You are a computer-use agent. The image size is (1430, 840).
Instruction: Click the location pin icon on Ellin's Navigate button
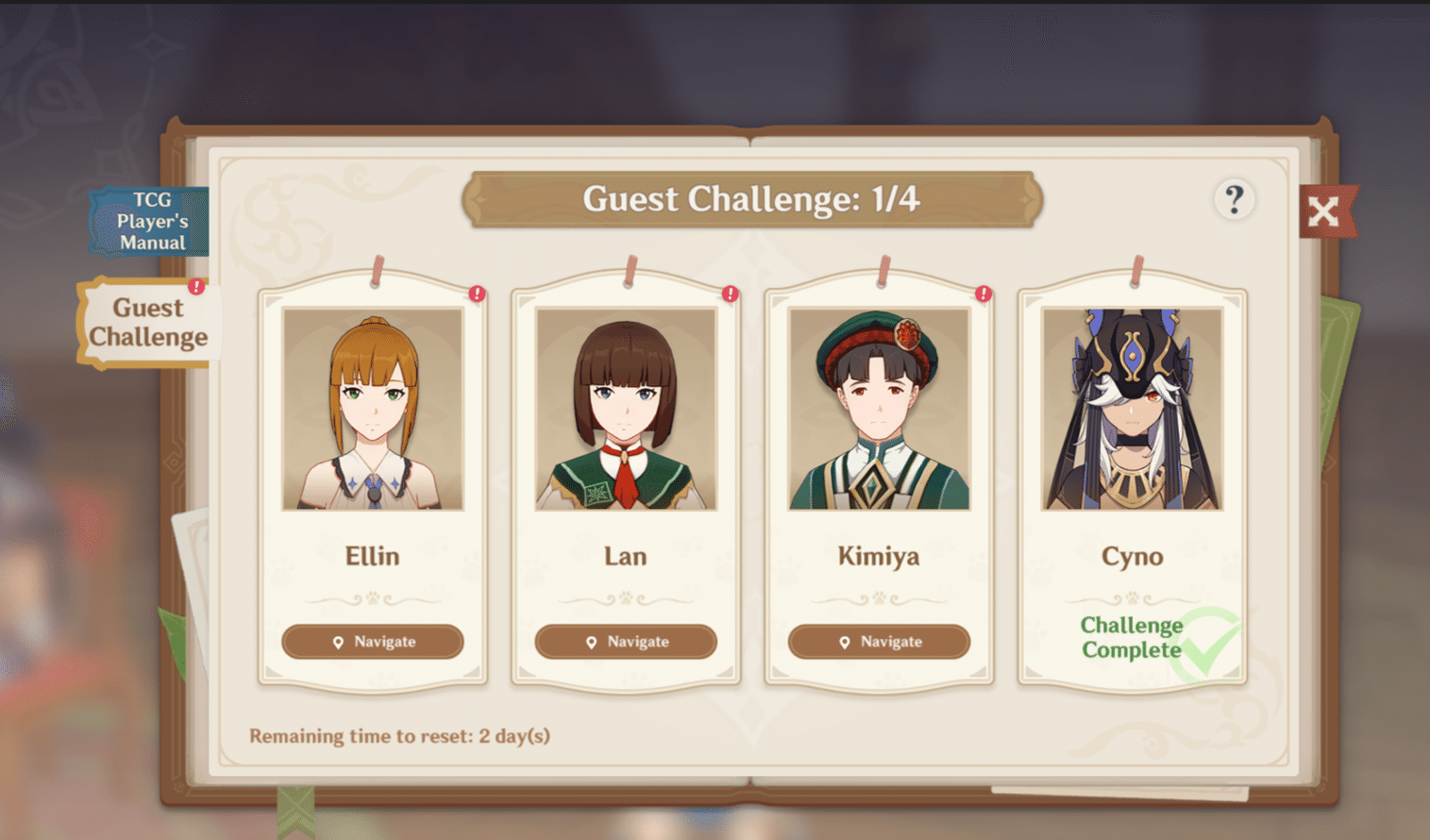click(337, 642)
